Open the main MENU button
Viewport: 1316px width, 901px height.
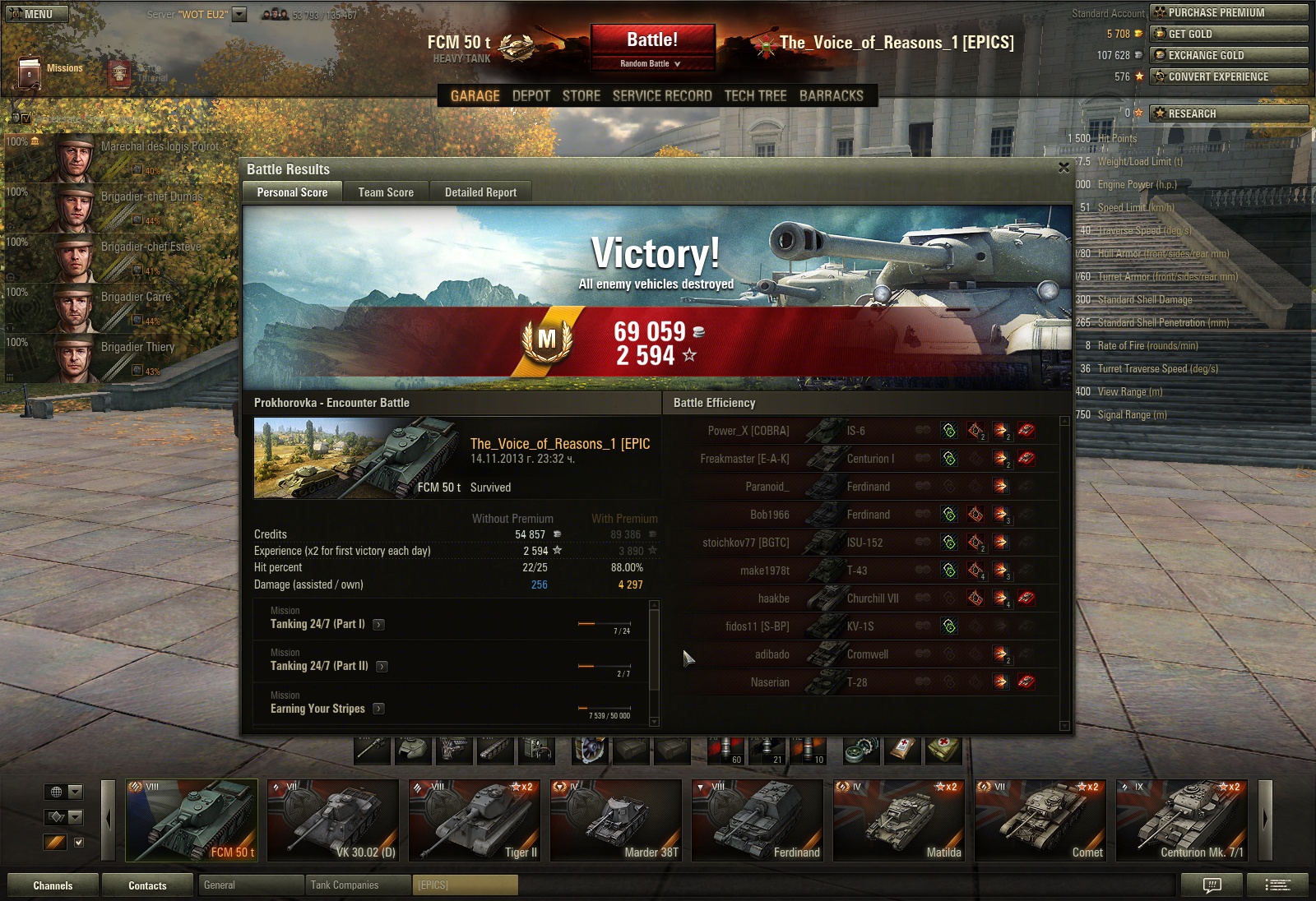pyautogui.click(x=38, y=14)
